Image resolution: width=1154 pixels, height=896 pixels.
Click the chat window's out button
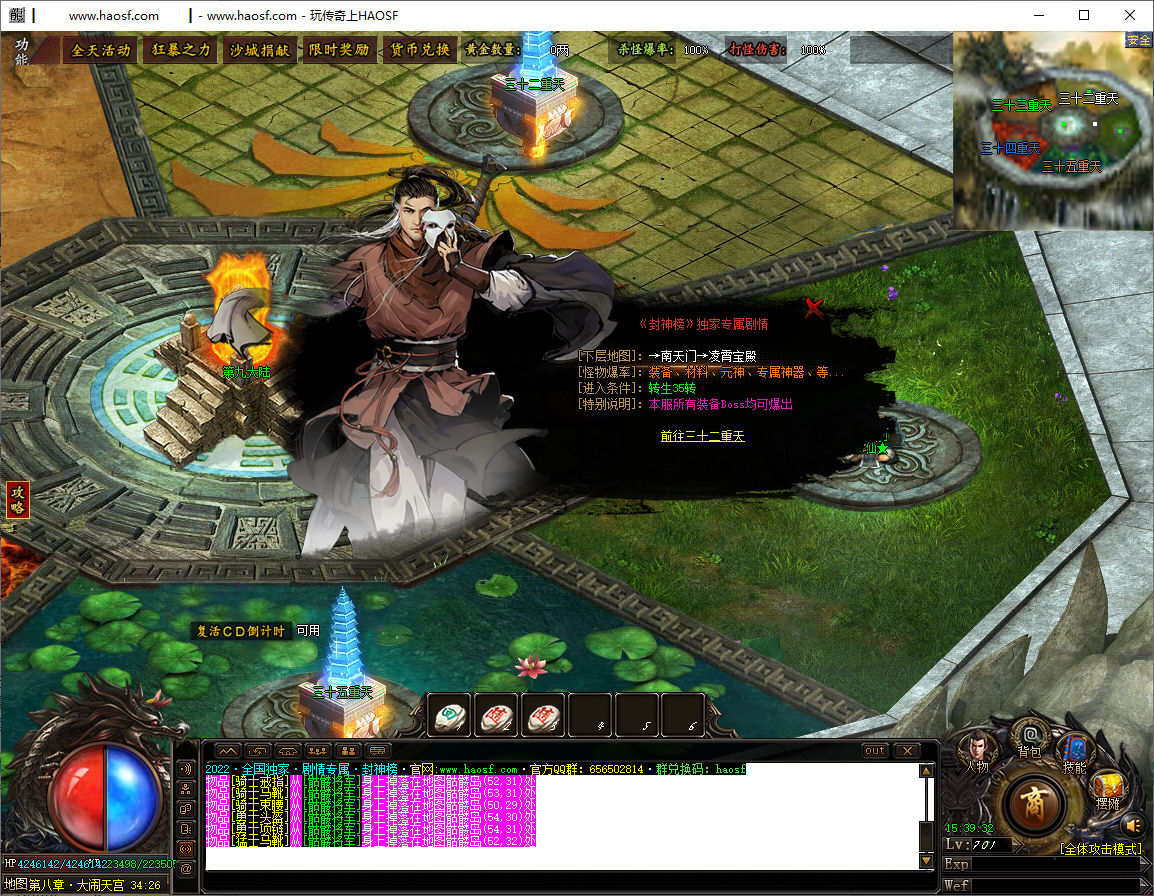click(x=874, y=751)
